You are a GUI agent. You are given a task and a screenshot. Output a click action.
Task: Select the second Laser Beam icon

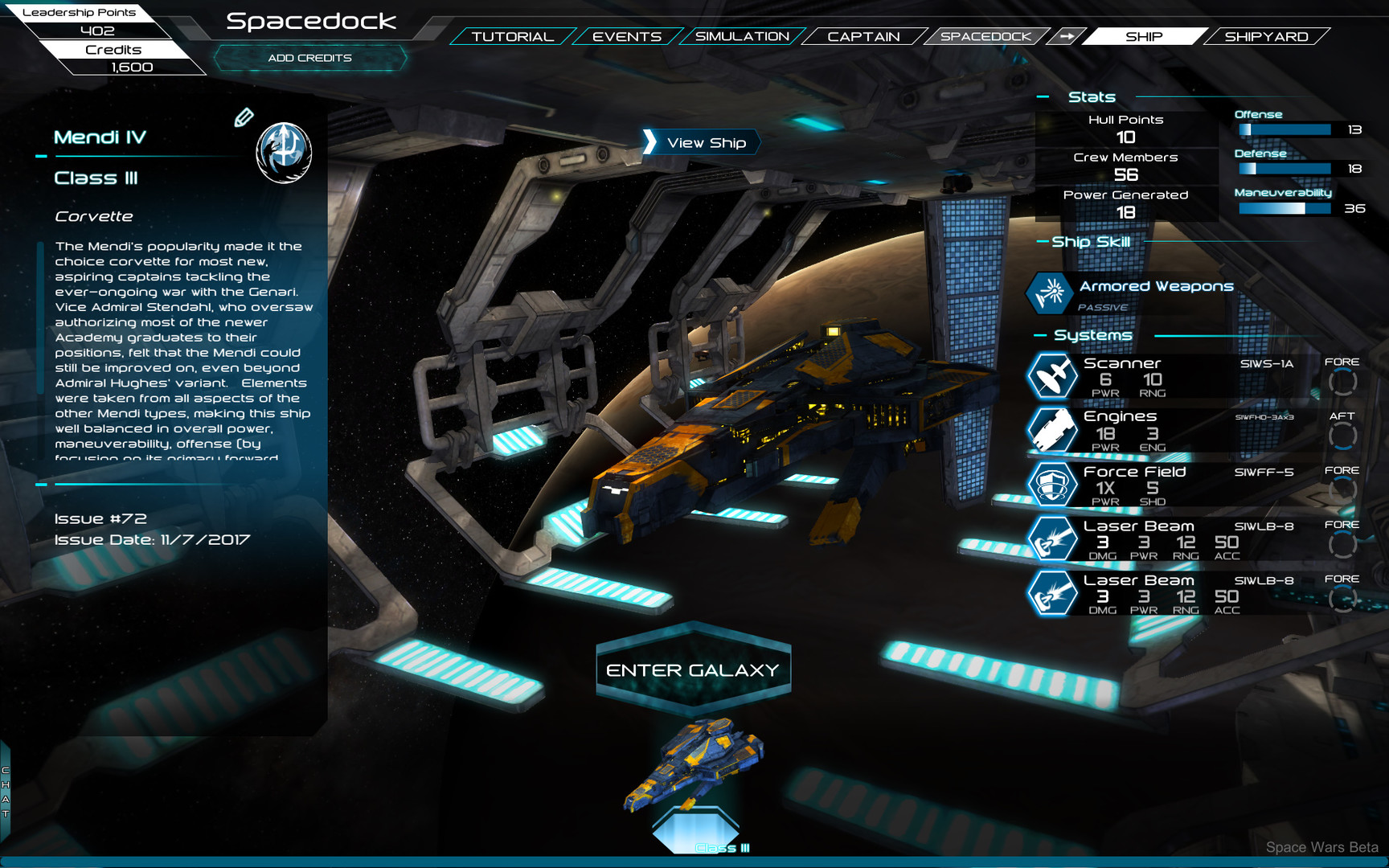click(1052, 593)
